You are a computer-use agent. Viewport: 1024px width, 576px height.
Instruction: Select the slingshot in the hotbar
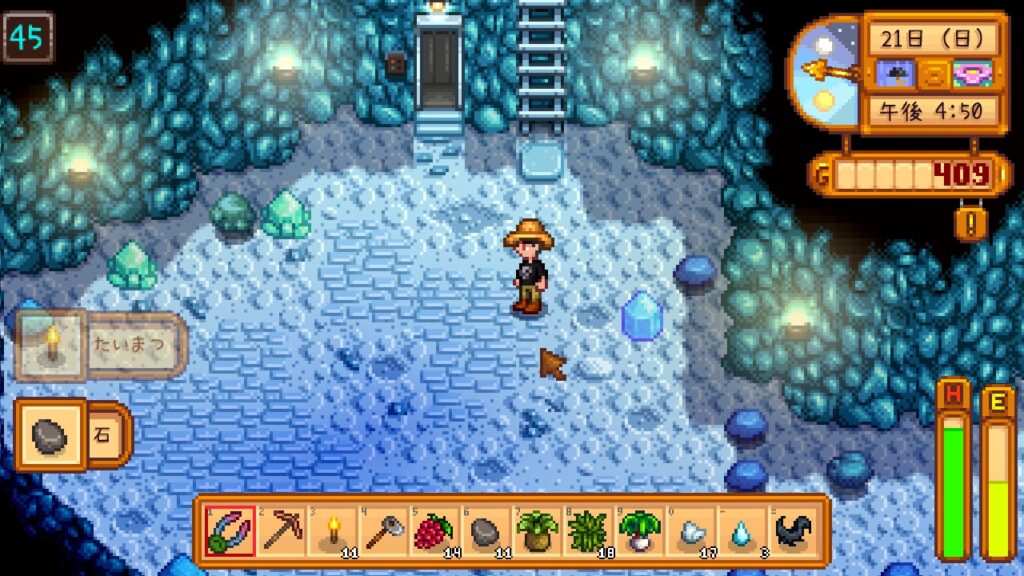[x=229, y=531]
